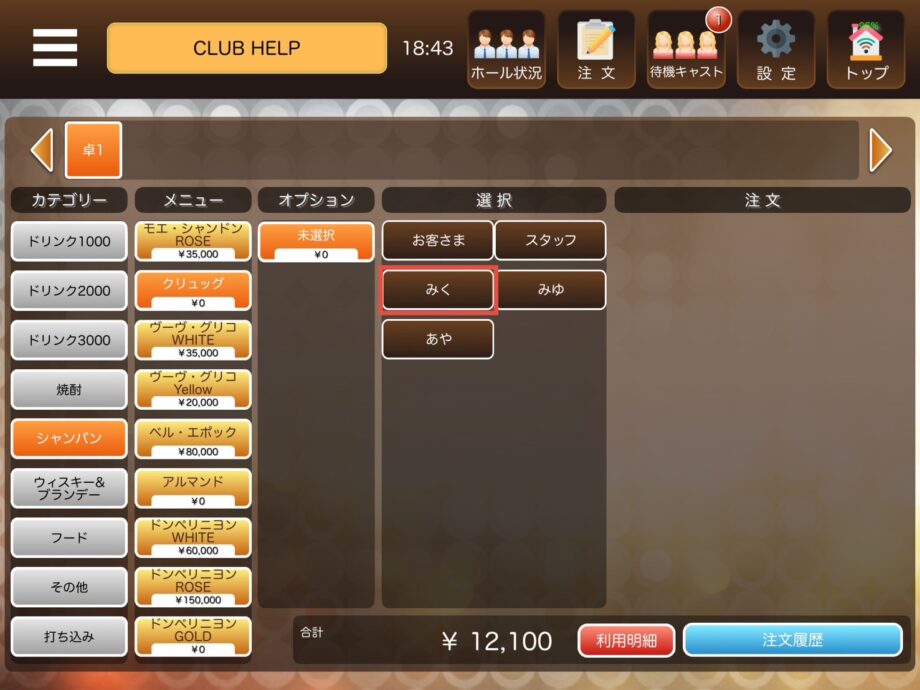Open the hamburger menu
The width and height of the screenshot is (920, 690).
(55, 47)
